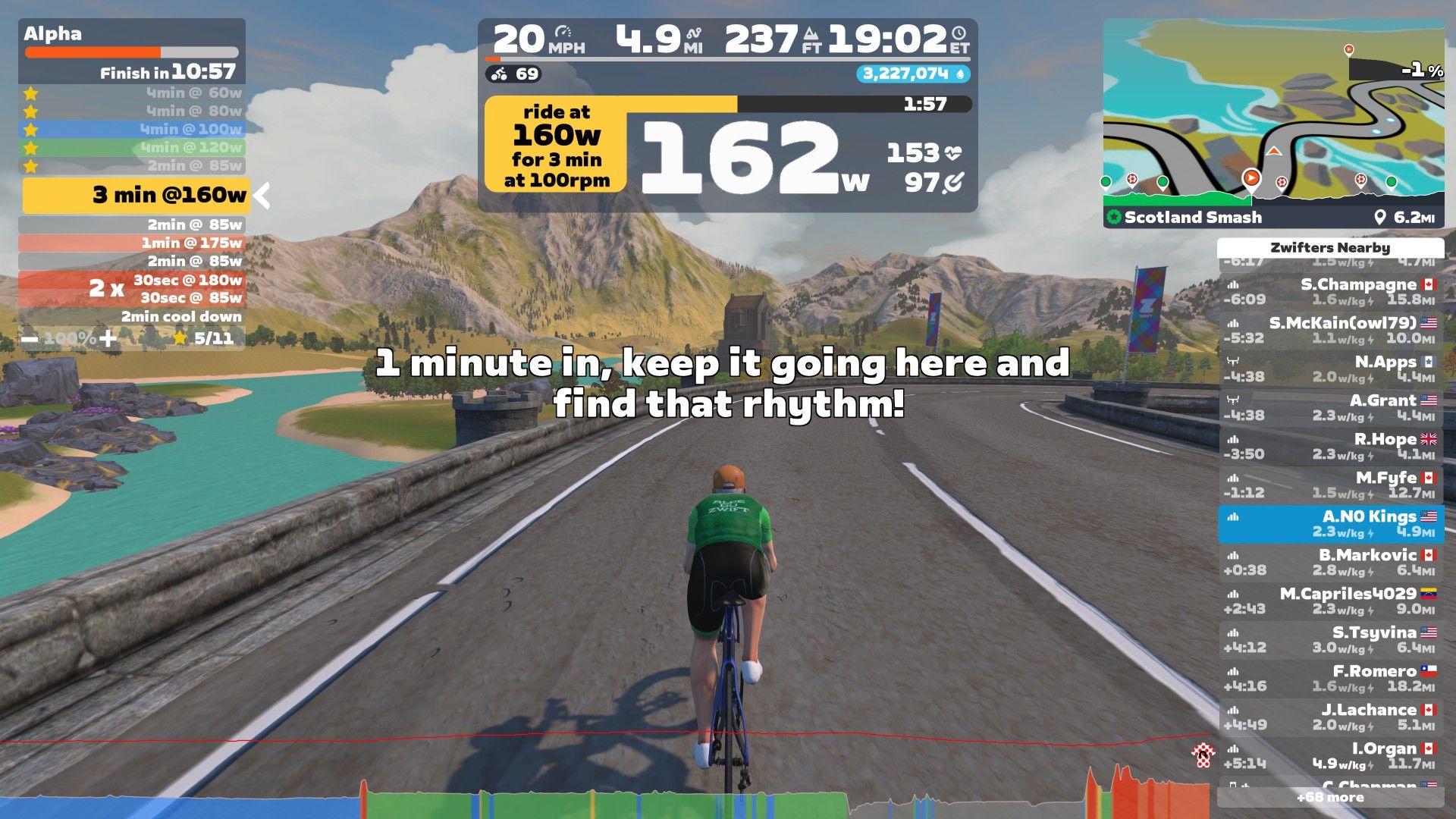Screen dimensions: 1456x819
Task: Select rider S.Tsyvina in the nearby list
Action: pos(1330,640)
